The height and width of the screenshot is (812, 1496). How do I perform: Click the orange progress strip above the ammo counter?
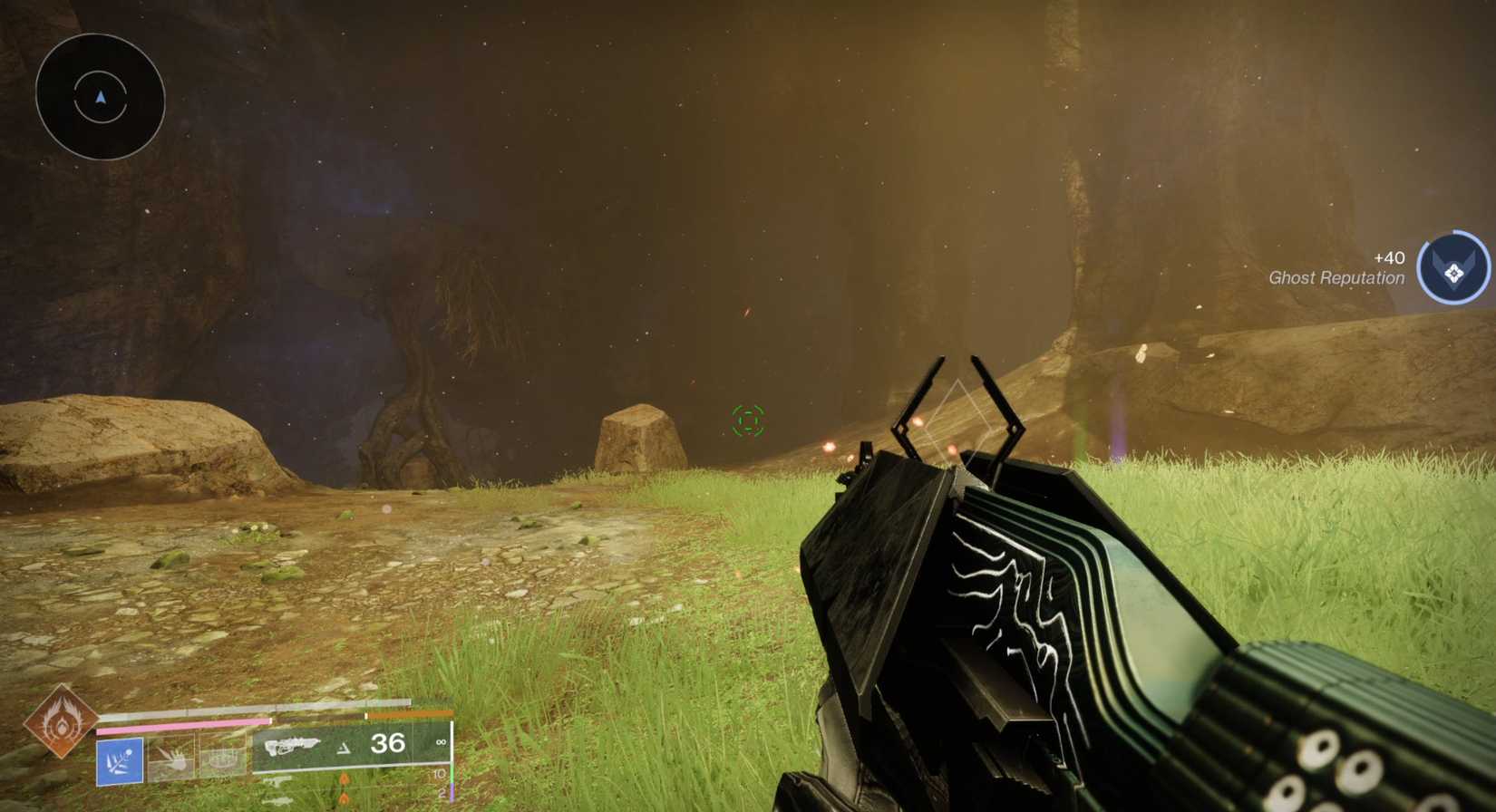[x=409, y=714]
